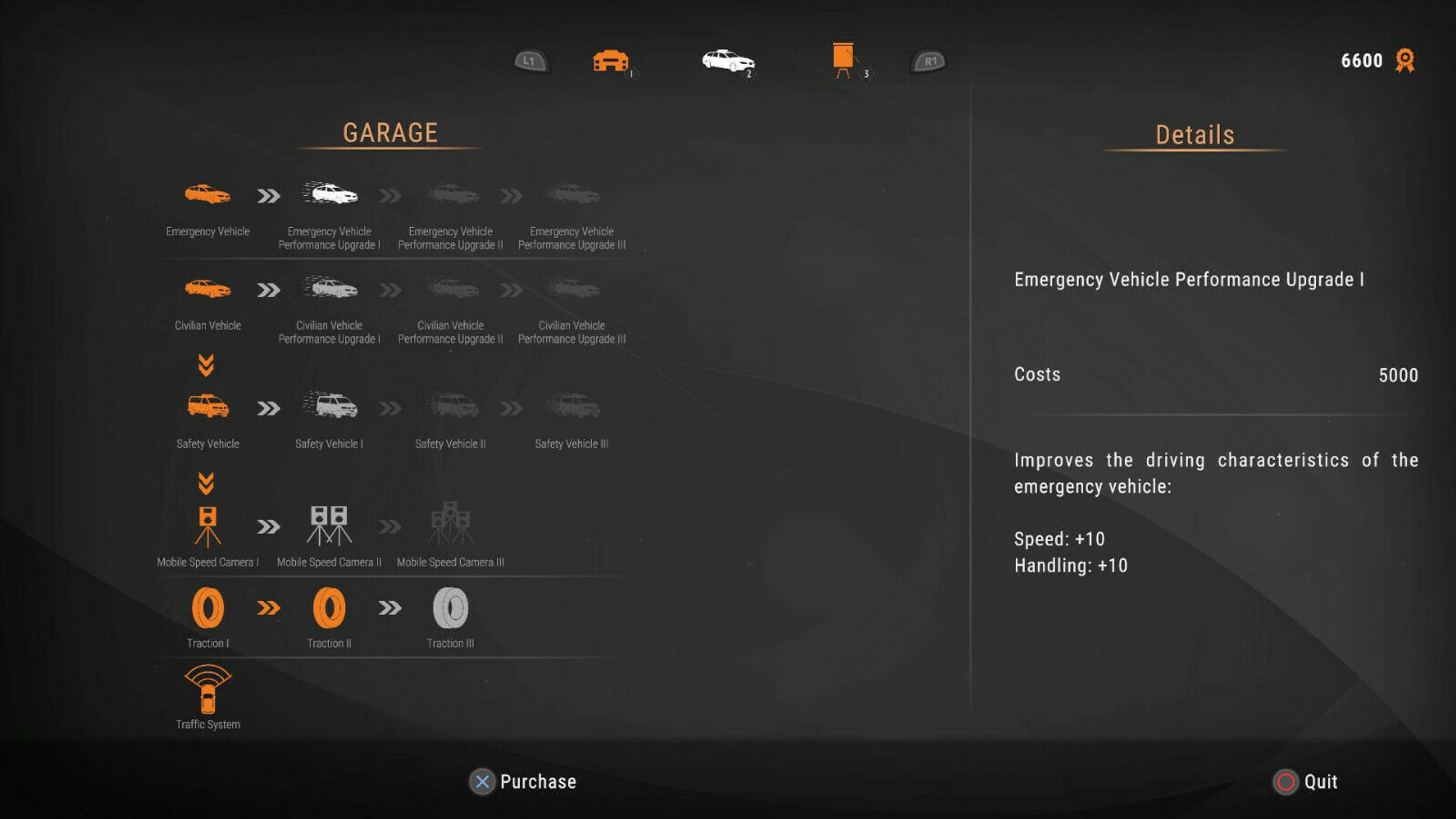Select the base Safety Vehicle van
1456x819 pixels.
tap(207, 406)
